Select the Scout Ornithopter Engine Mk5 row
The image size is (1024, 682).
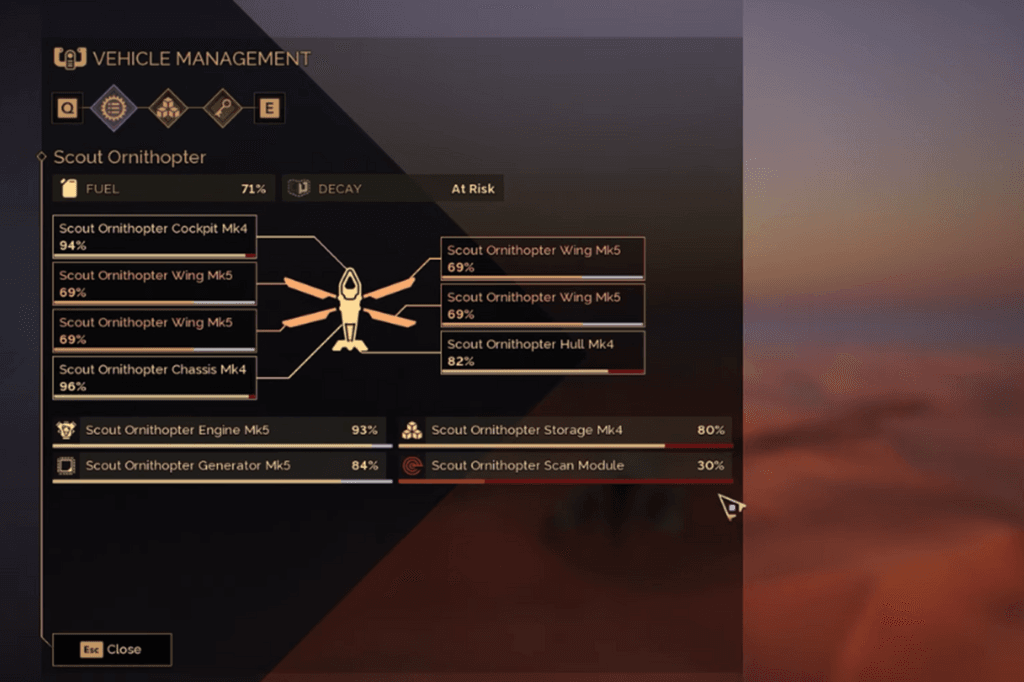tap(222, 431)
